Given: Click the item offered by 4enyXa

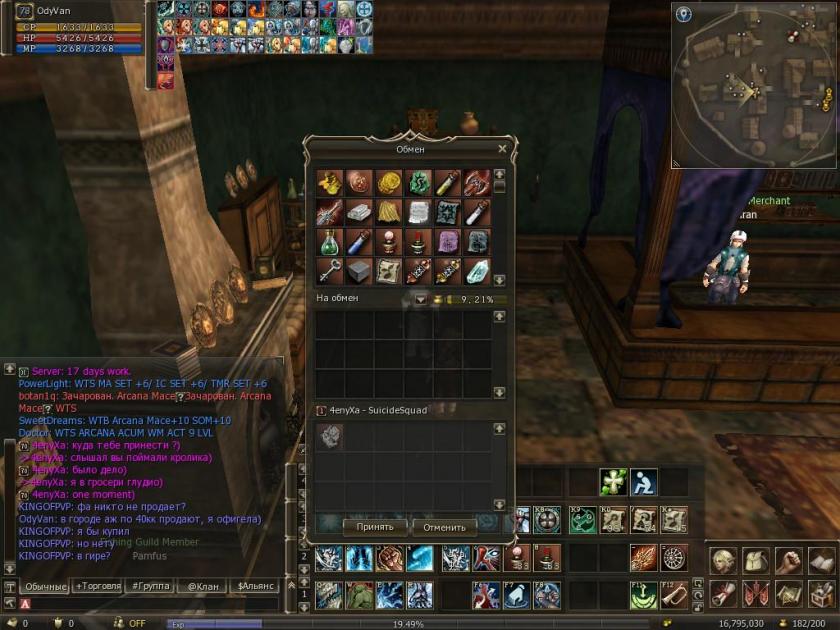Looking at the screenshot, I should point(330,435).
